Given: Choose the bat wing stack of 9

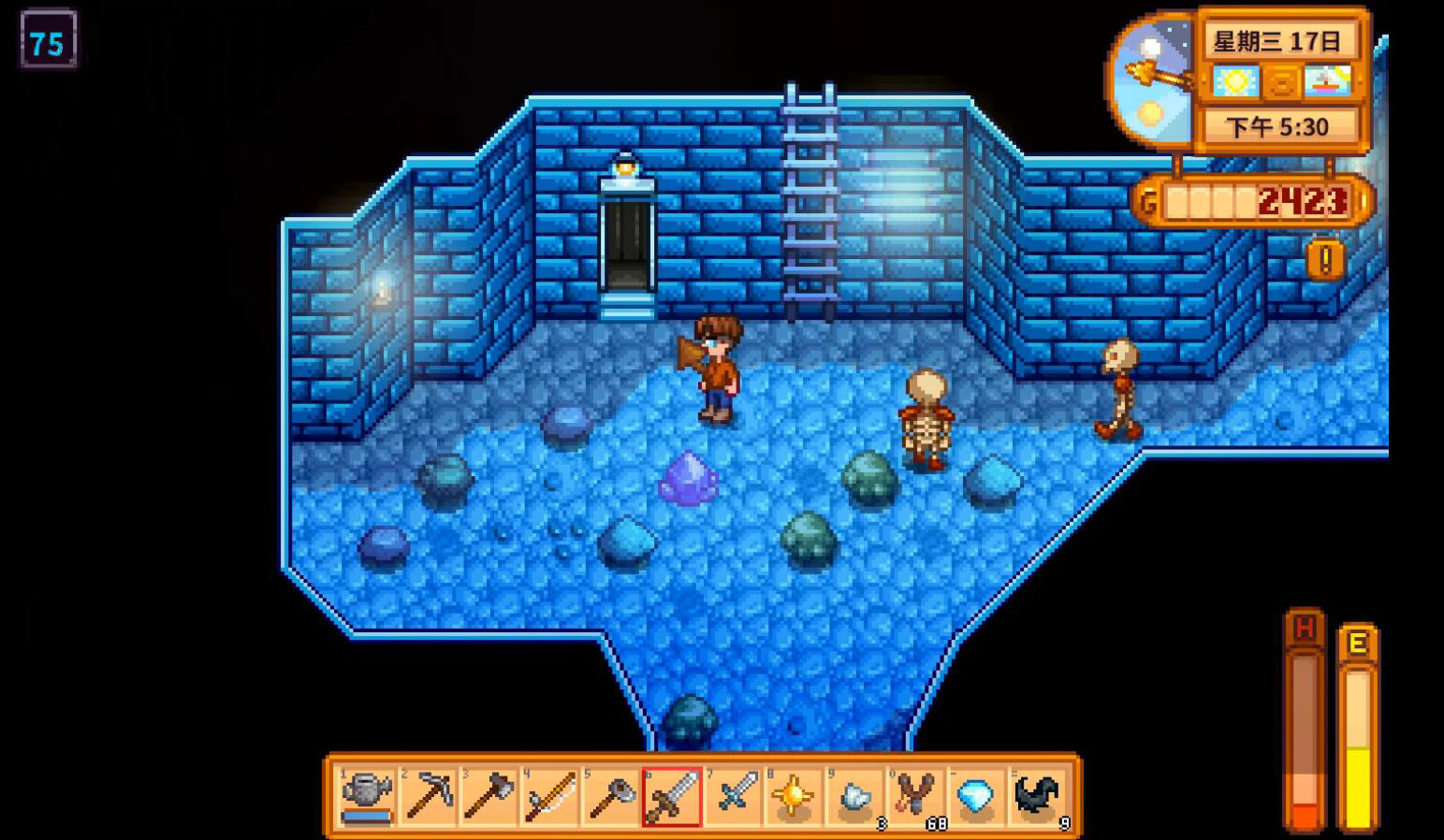Looking at the screenshot, I should click(1037, 796).
